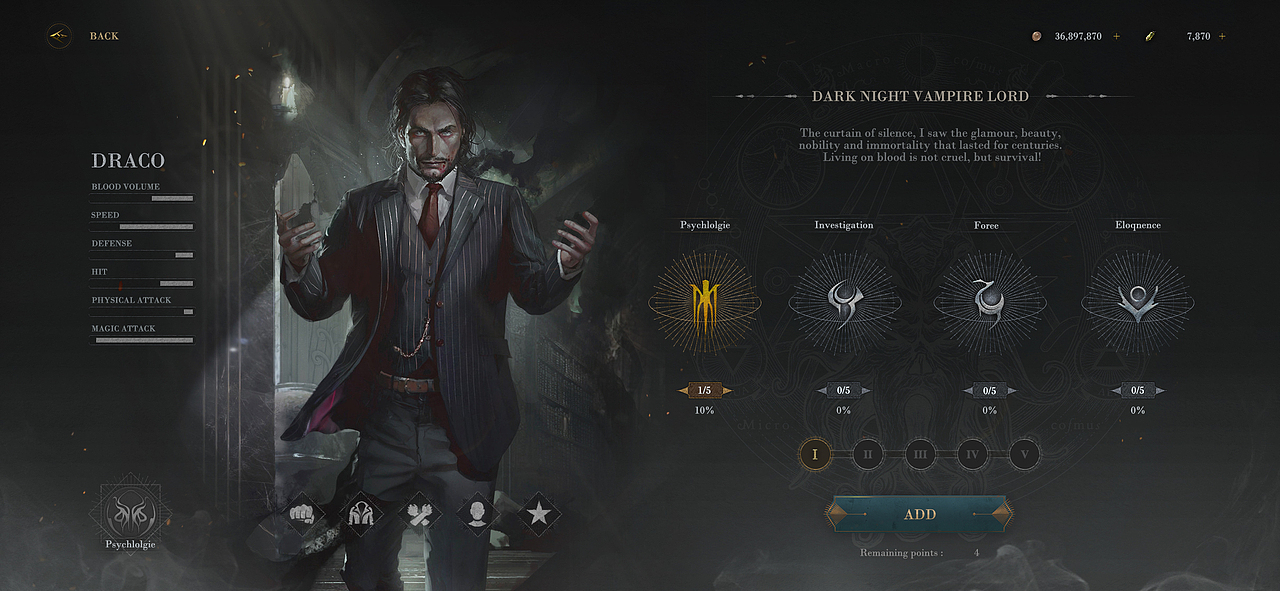Switch to tier III

click(920, 455)
